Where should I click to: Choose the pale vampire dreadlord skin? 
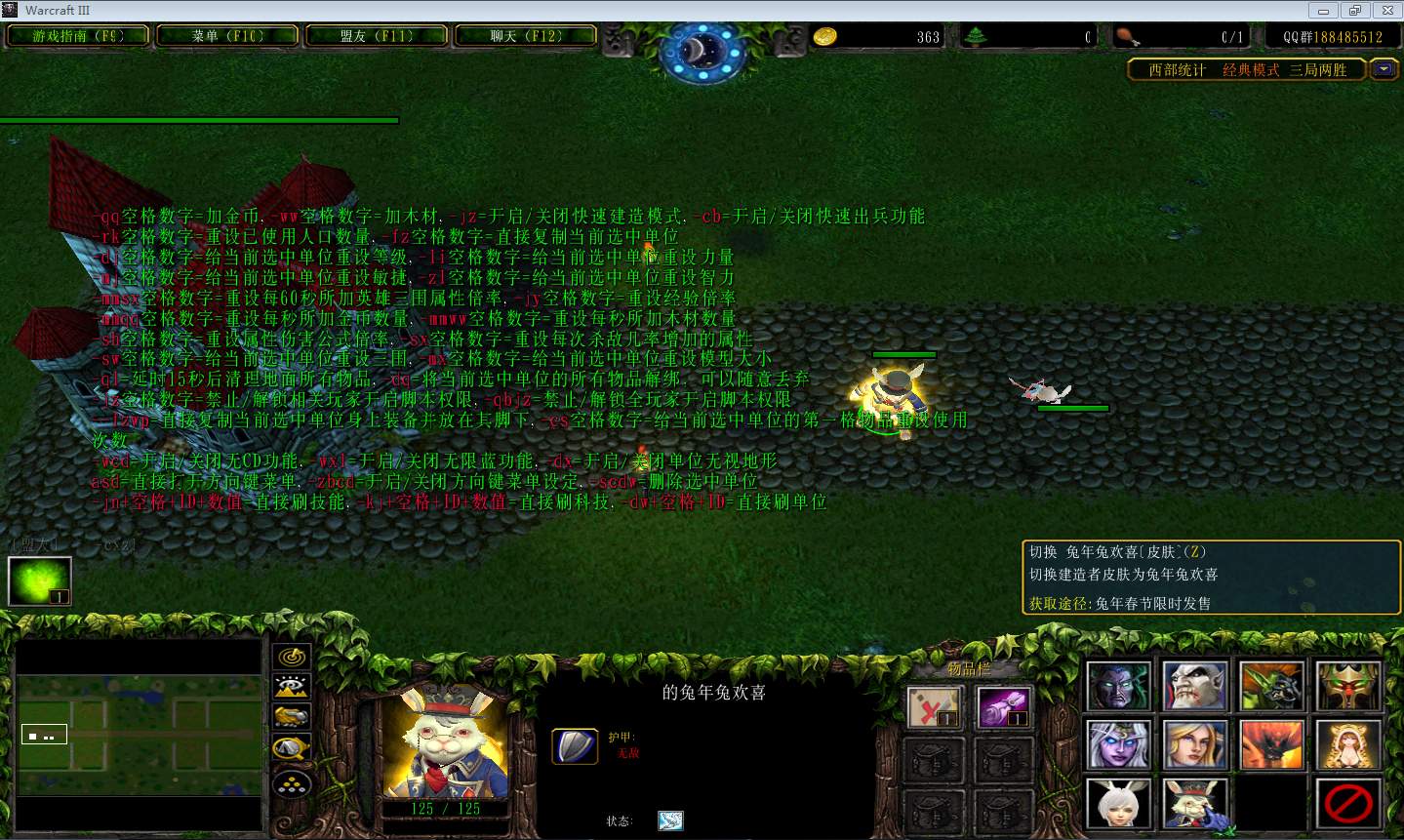[x=1194, y=686]
